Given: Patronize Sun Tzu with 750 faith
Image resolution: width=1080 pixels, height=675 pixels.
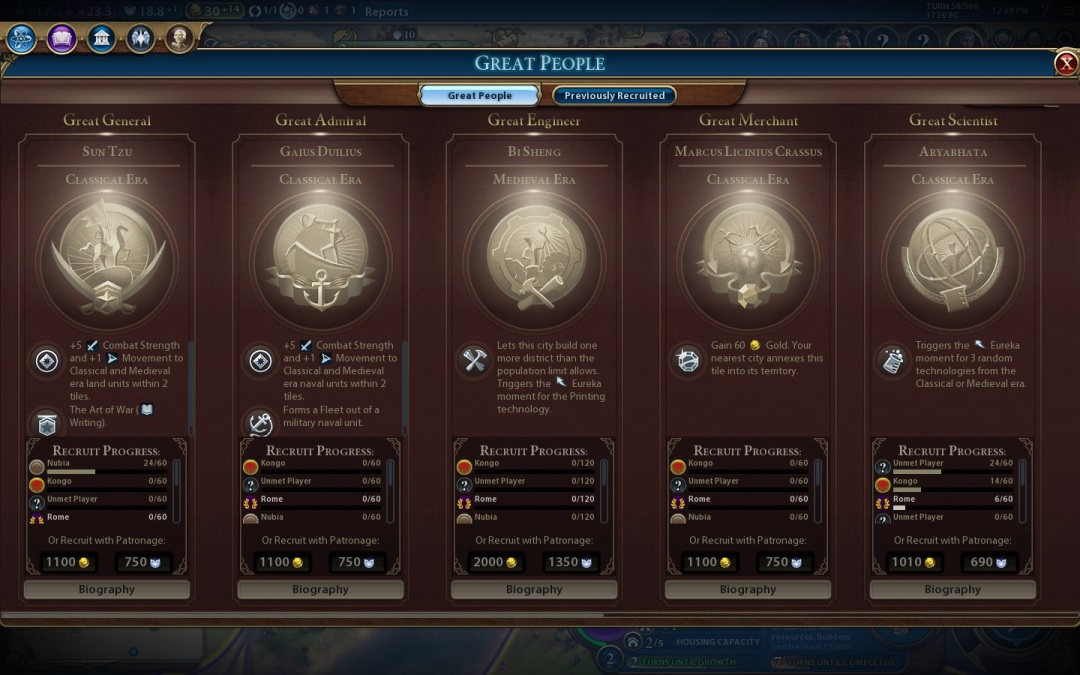Looking at the screenshot, I should click(143, 562).
